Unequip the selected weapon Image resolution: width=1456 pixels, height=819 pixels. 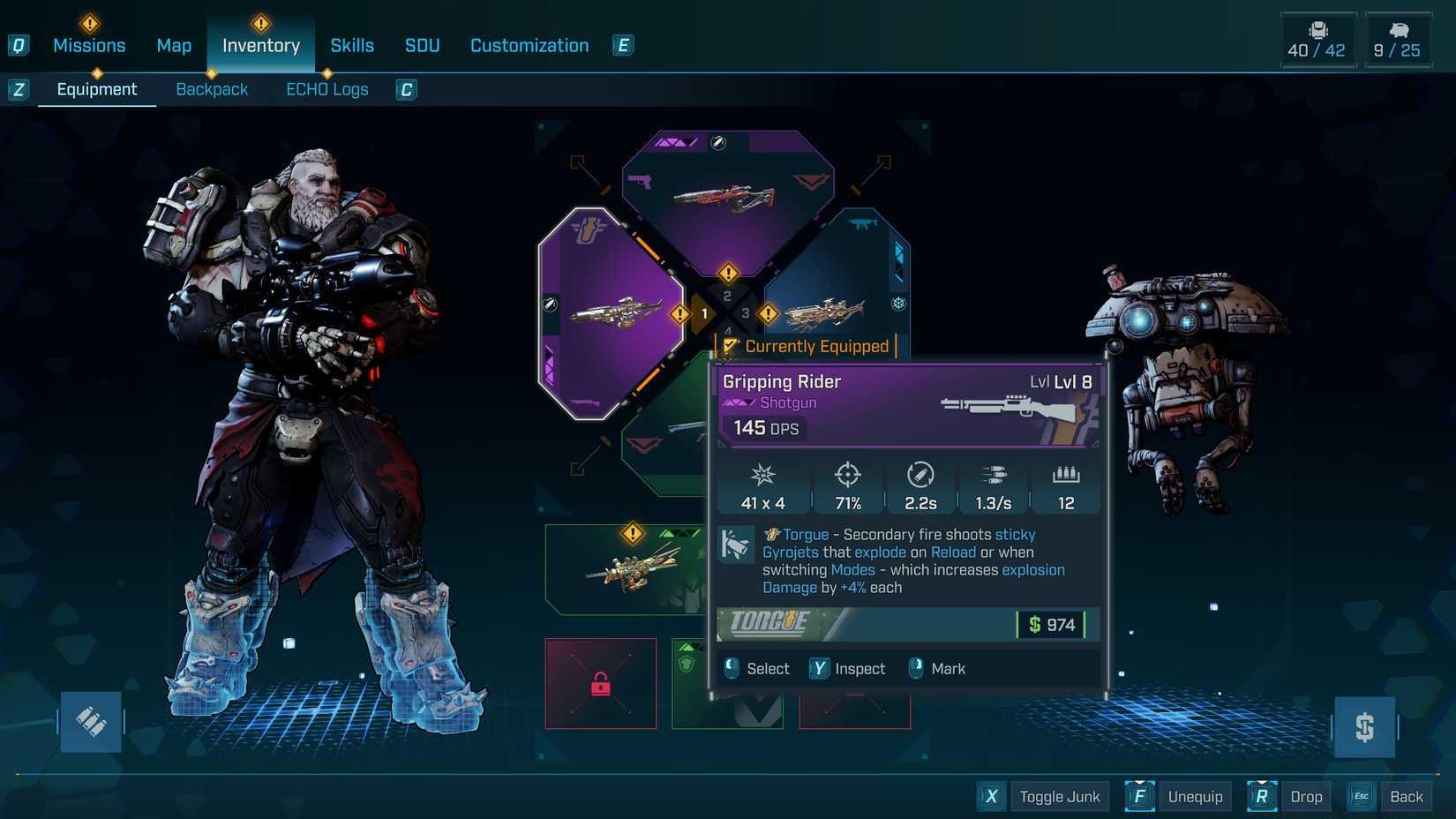click(x=1195, y=795)
